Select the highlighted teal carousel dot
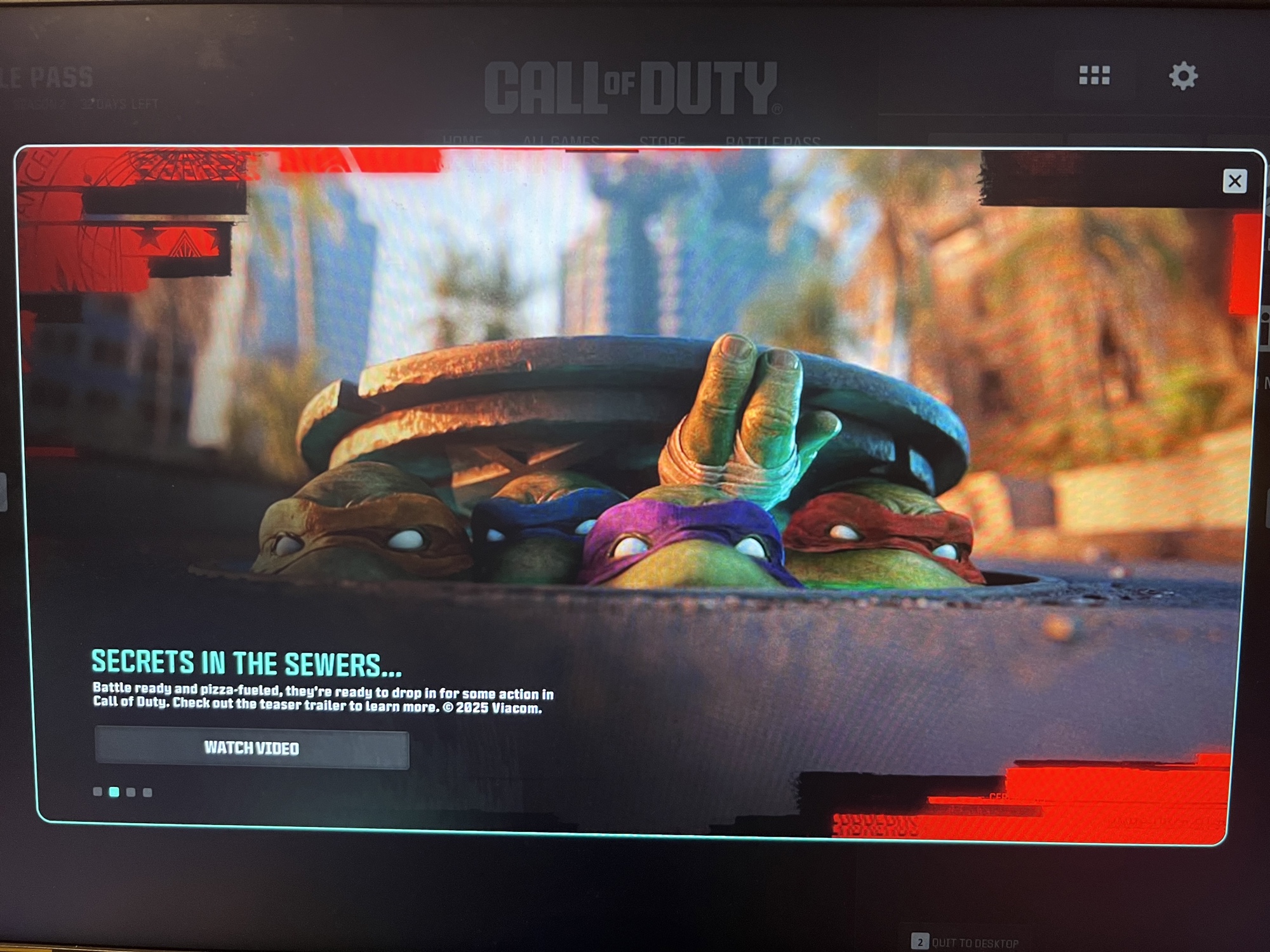 114,791
